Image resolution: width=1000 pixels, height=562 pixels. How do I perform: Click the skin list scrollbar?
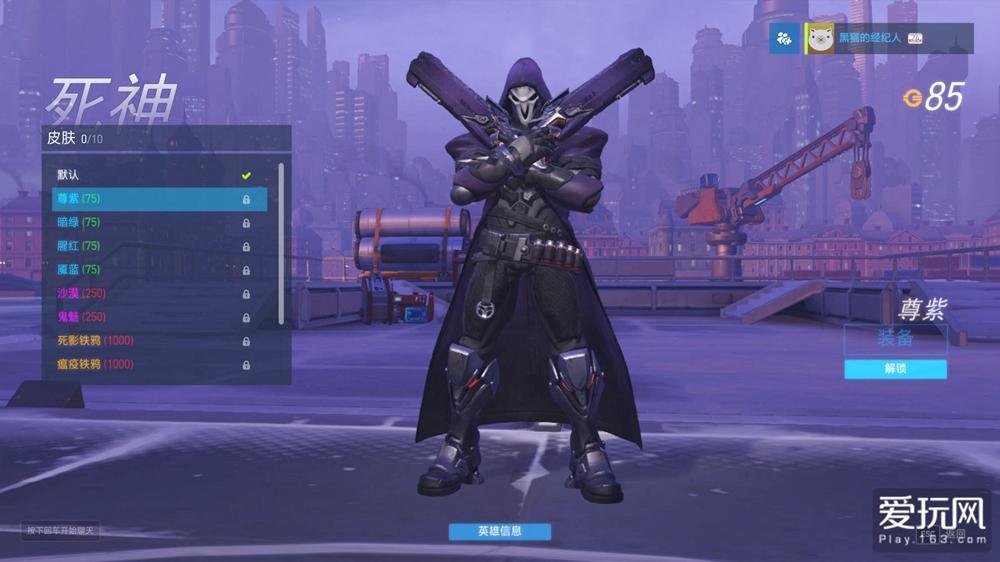click(281, 240)
